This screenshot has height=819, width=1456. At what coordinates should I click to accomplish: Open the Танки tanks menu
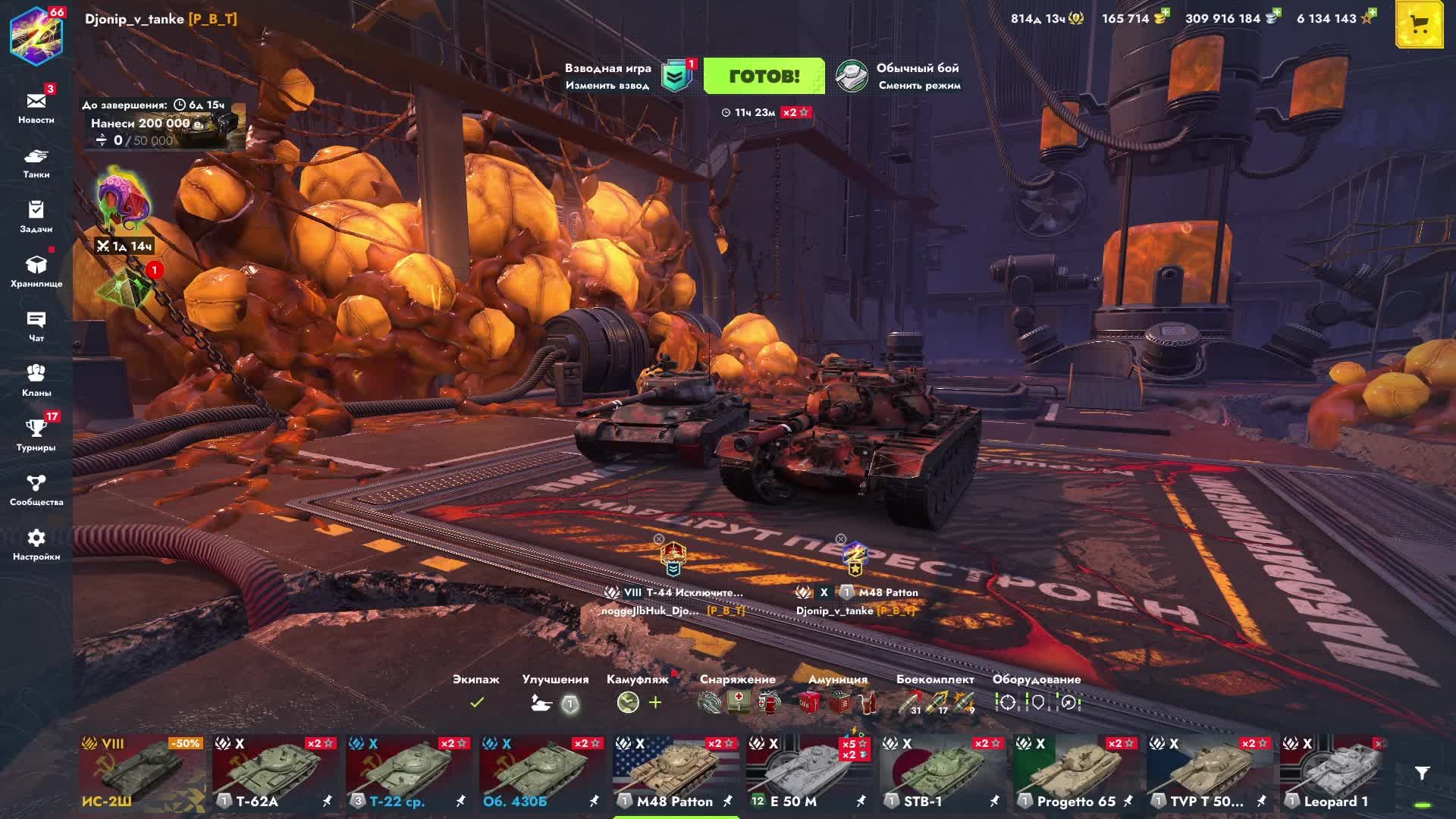36,162
